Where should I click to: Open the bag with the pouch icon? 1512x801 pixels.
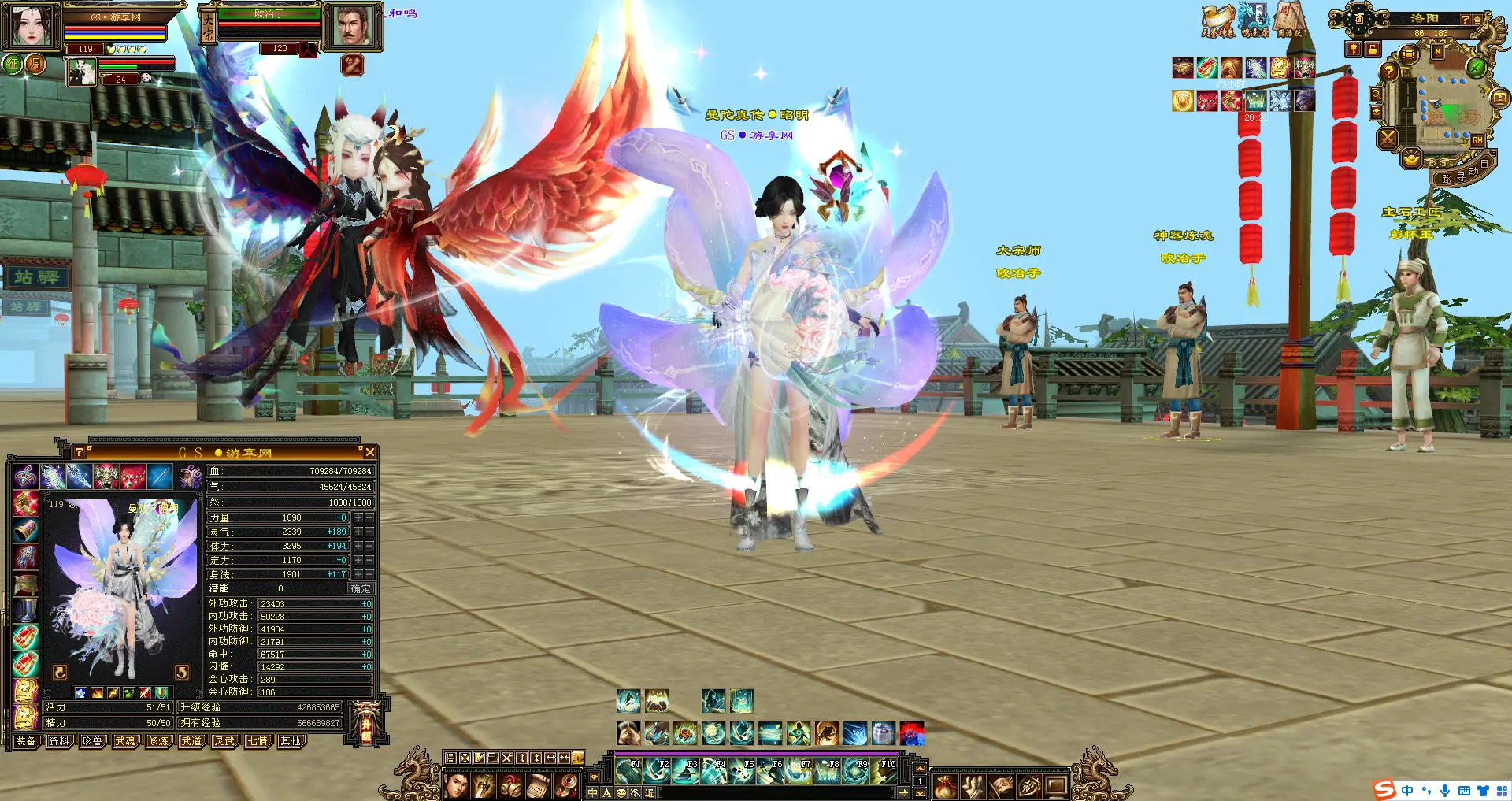(946, 785)
